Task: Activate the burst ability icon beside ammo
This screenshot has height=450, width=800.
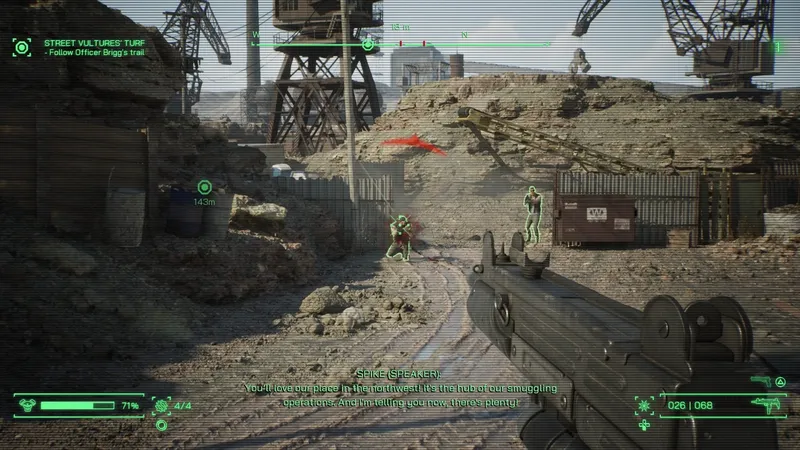Action: tap(645, 405)
